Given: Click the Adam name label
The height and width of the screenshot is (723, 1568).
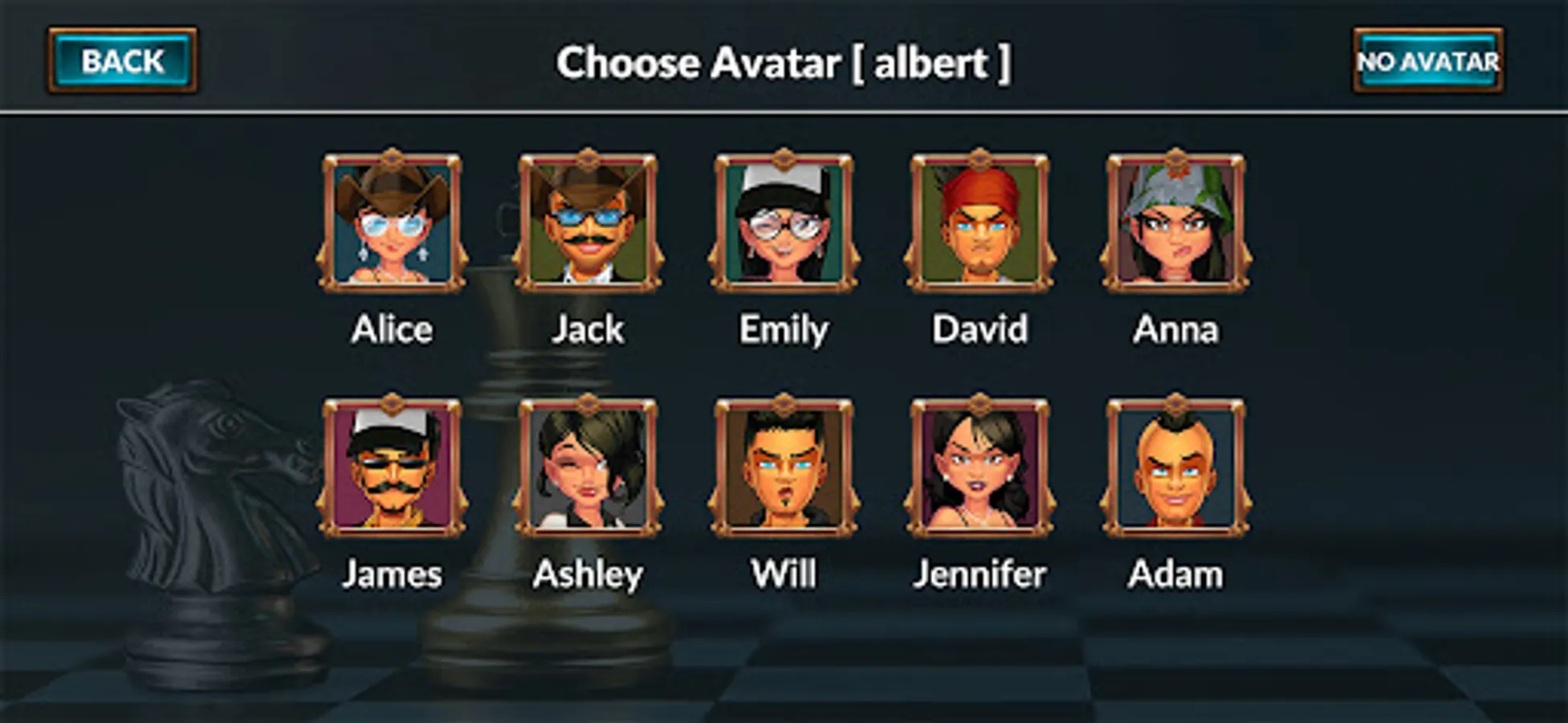Looking at the screenshot, I should pos(1175,574).
